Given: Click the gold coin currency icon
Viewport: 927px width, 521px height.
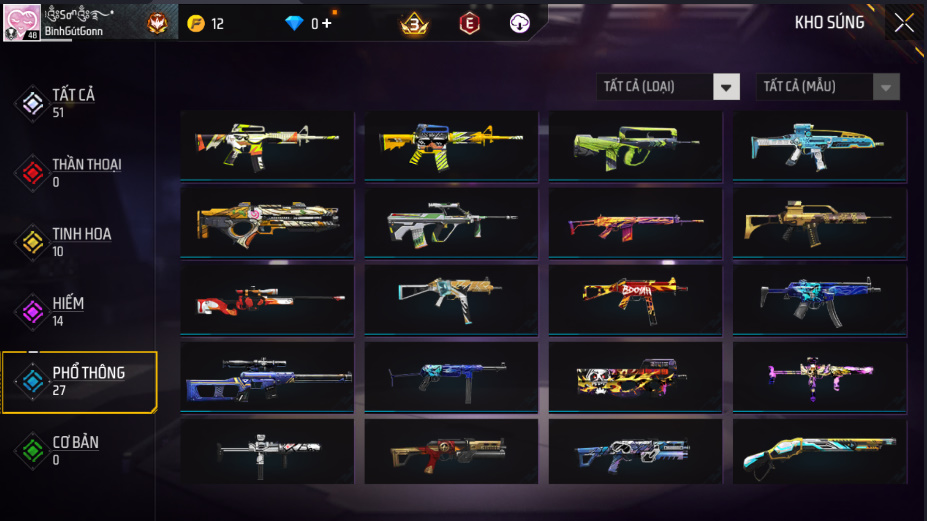Looking at the screenshot, I should tap(196, 23).
